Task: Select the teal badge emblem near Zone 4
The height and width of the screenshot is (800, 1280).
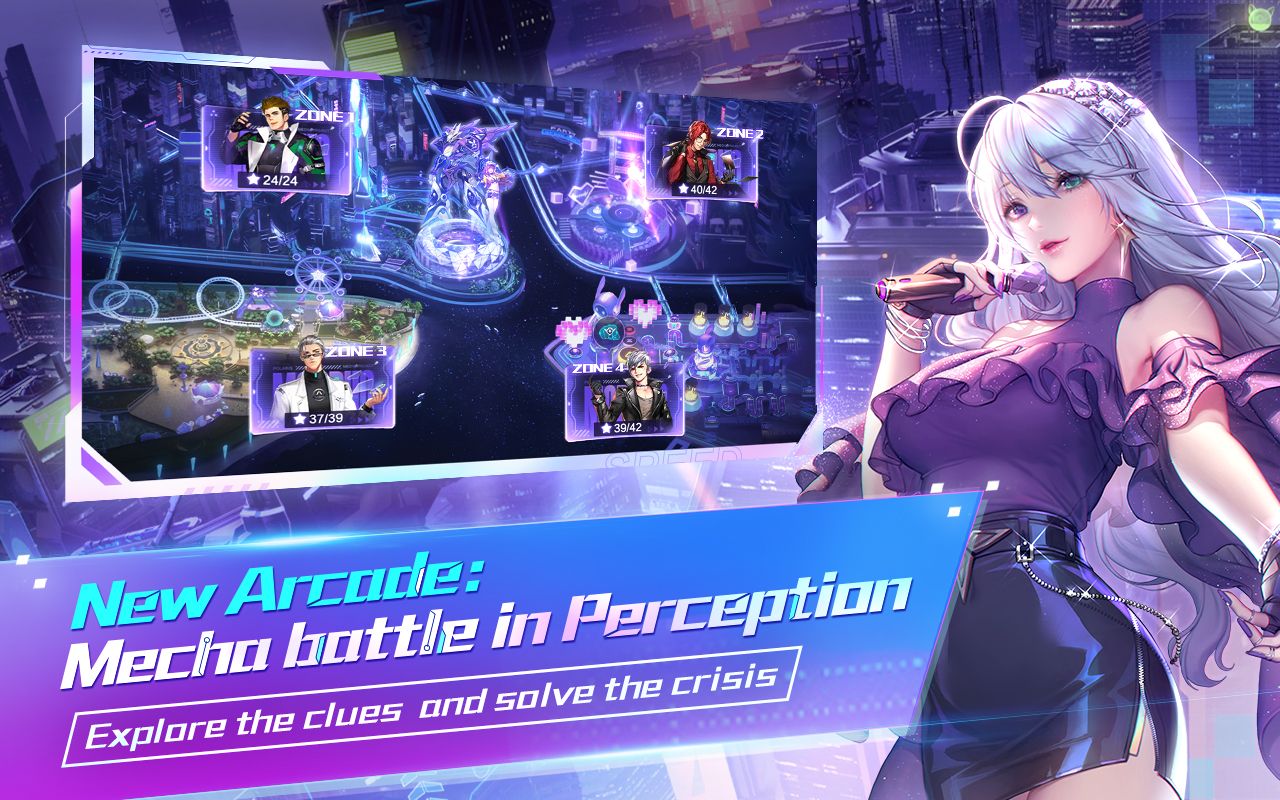Action: coord(609,332)
